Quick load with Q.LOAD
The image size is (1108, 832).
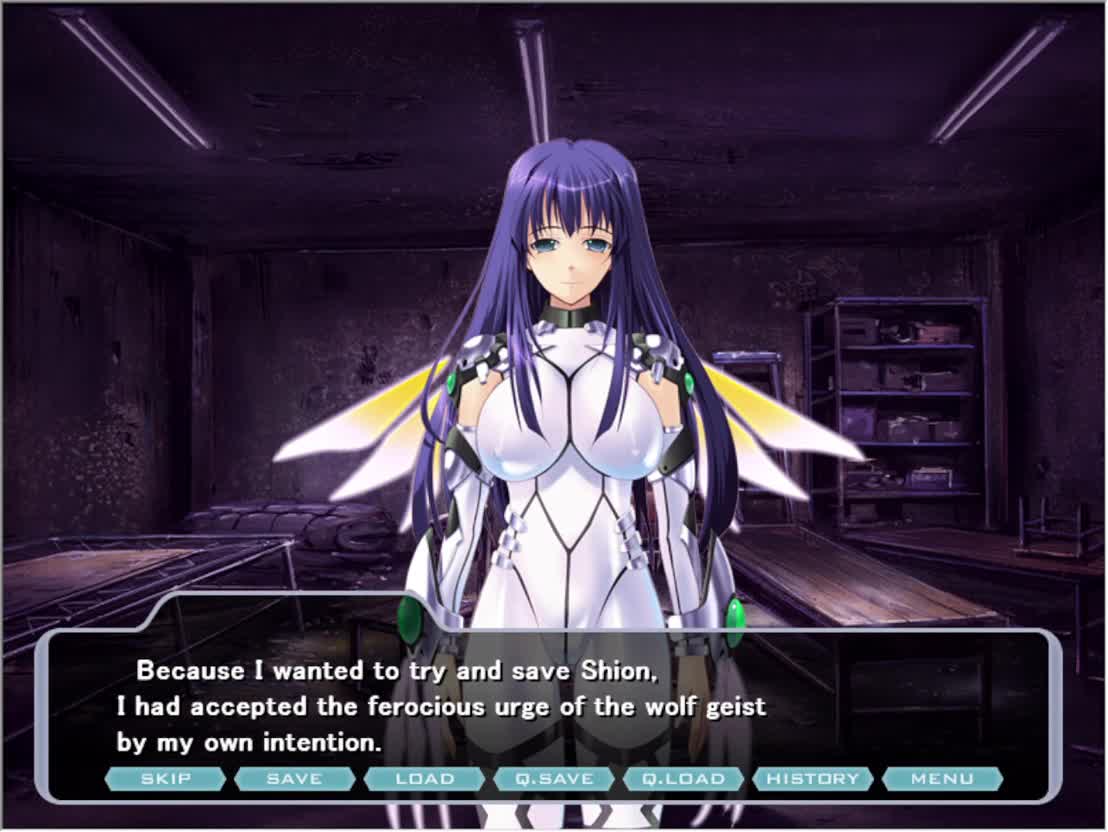pos(683,779)
